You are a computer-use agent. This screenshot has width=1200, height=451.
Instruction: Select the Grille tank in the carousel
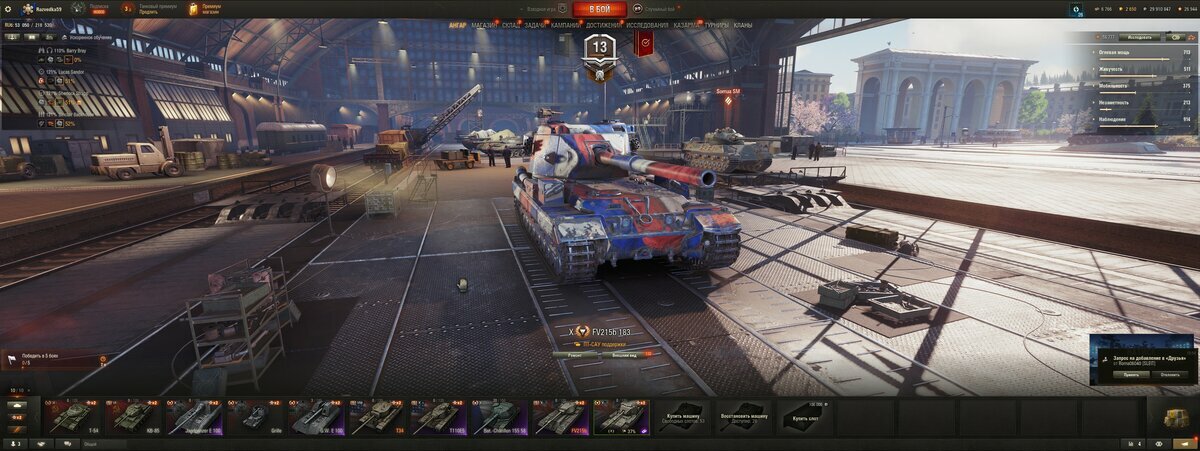coord(255,416)
